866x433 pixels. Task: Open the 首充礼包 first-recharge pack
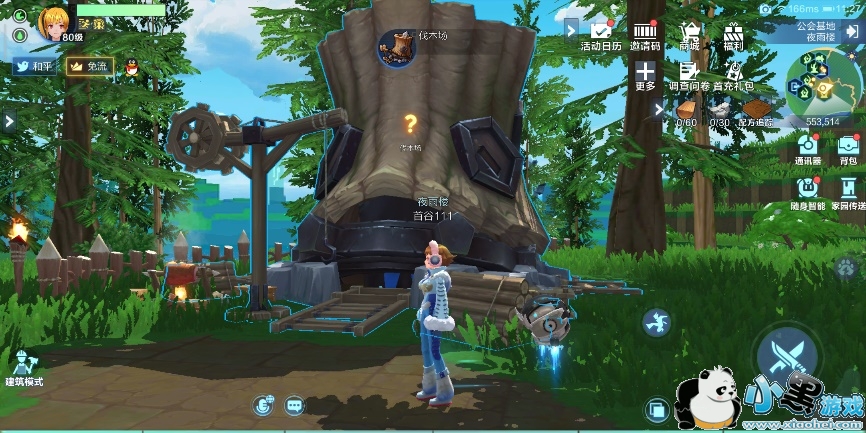[733, 75]
